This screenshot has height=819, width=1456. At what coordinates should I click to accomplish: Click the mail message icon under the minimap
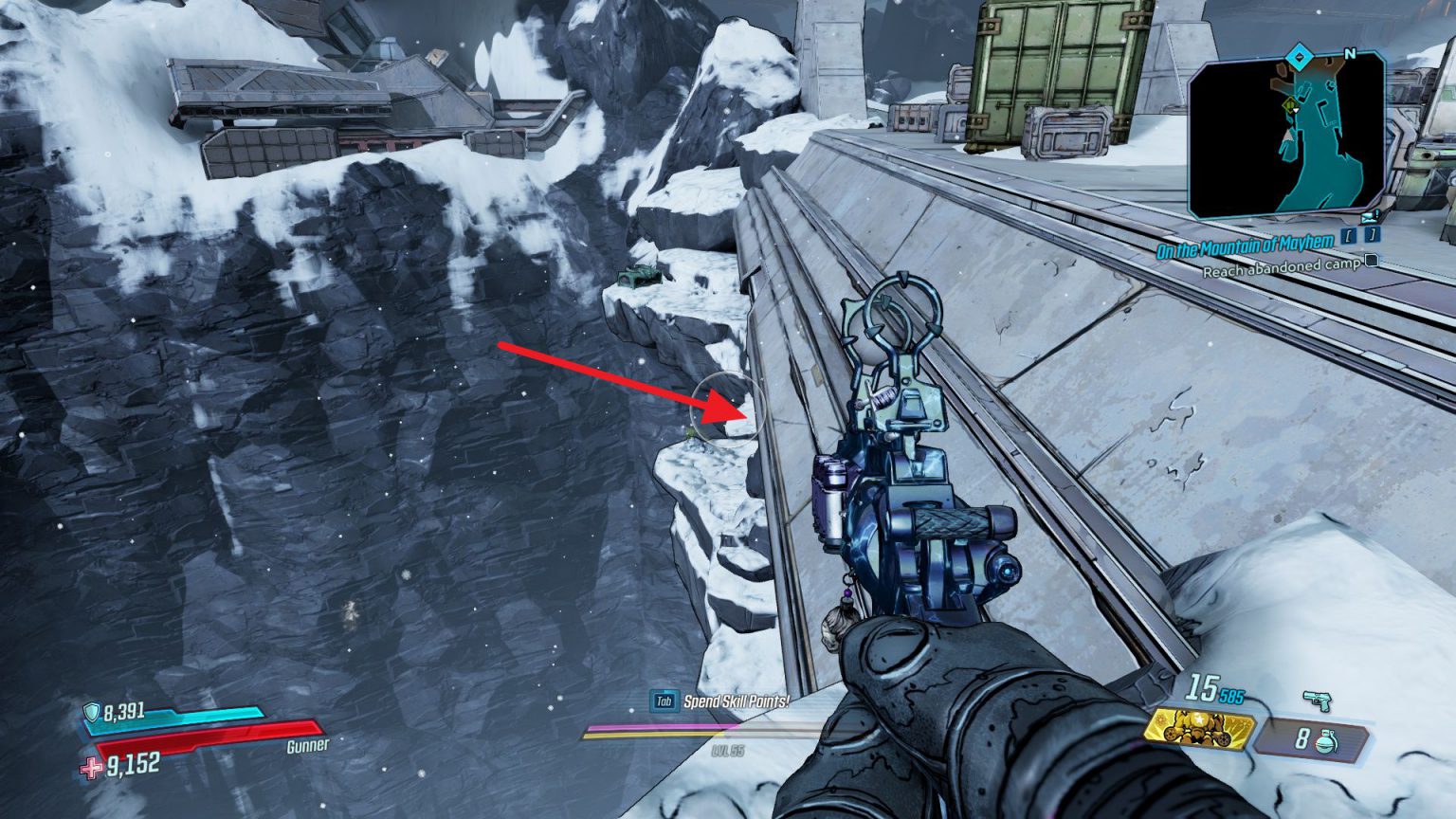(x=1368, y=218)
